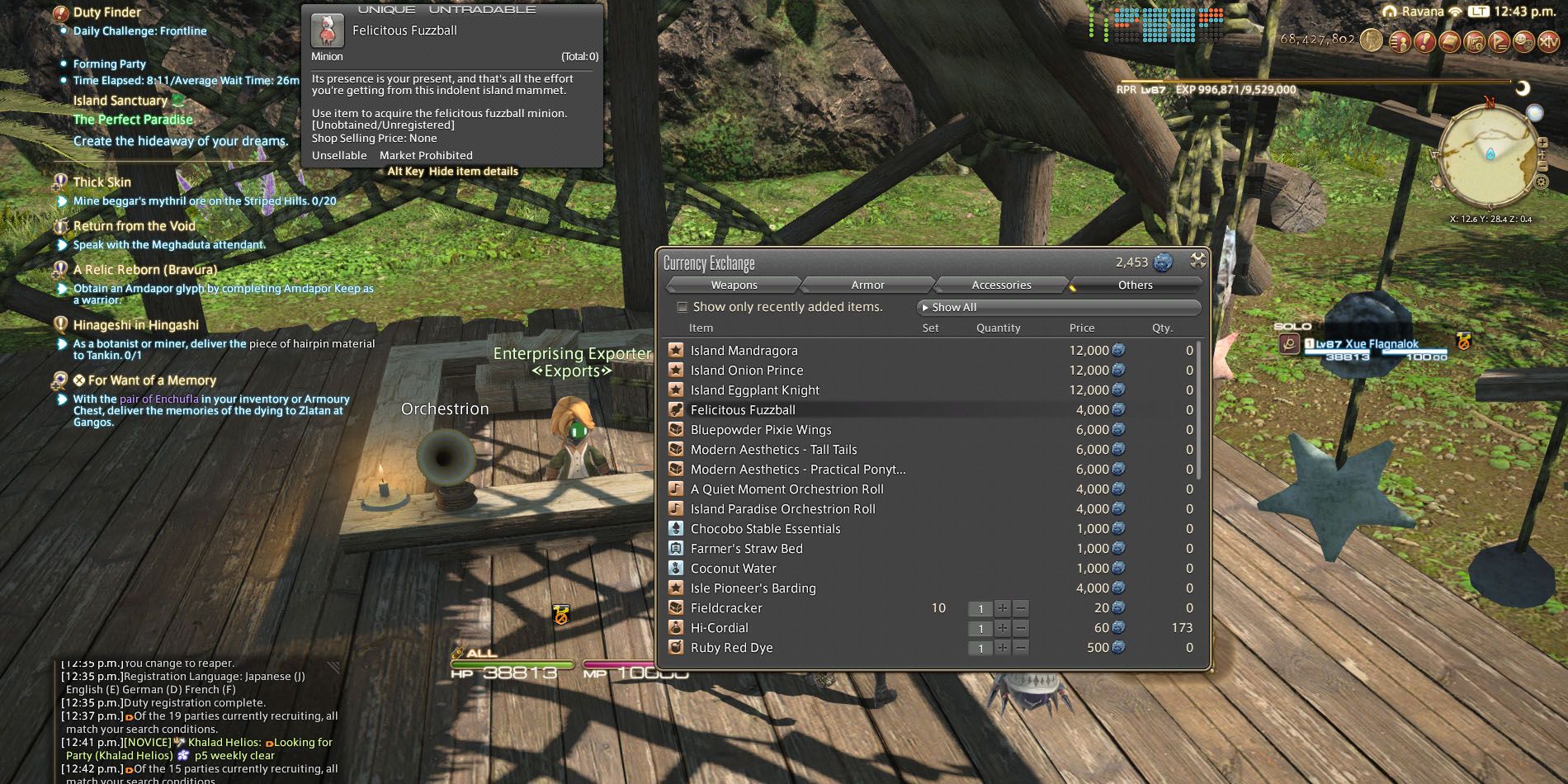Select the star icon beside Island Mandragora
Screen dimensions: 1568x784
(x=678, y=350)
